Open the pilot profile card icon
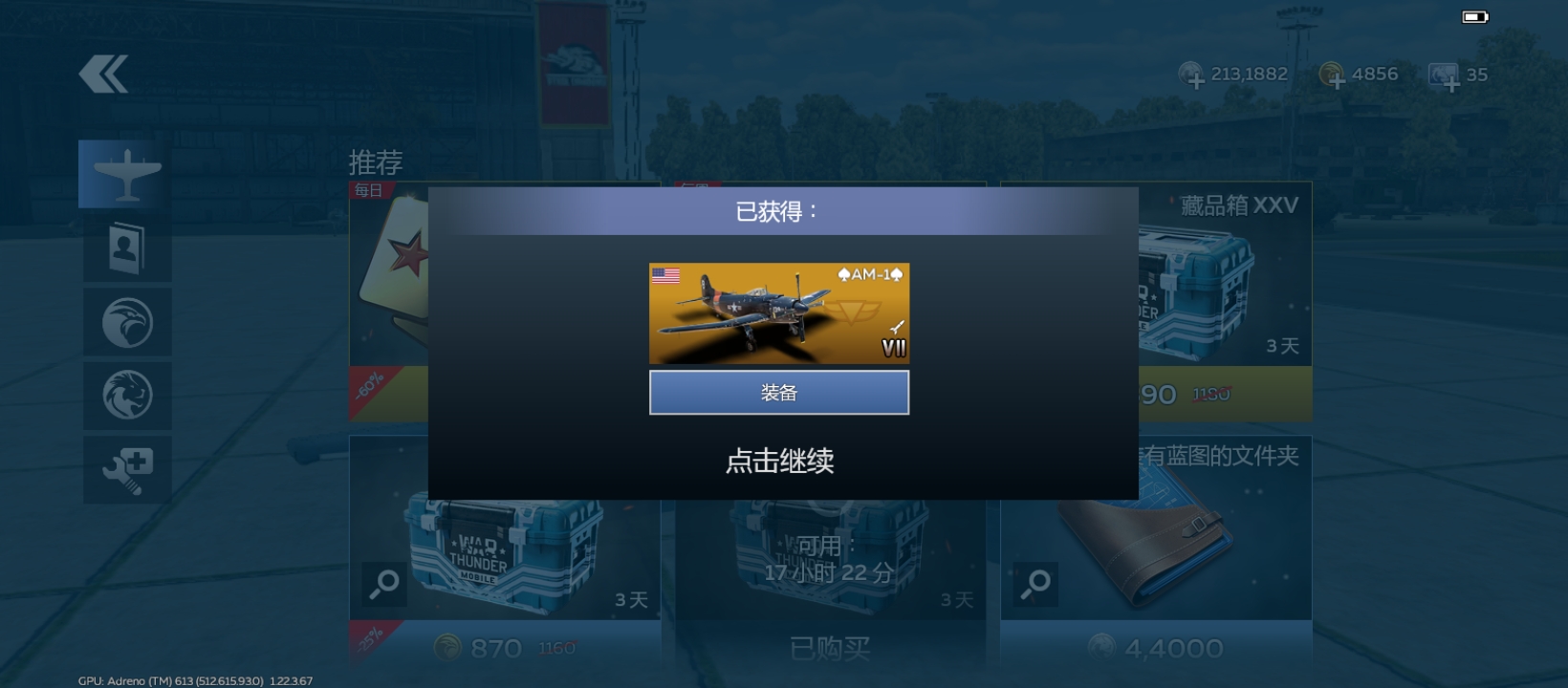1568x688 pixels. [x=127, y=246]
